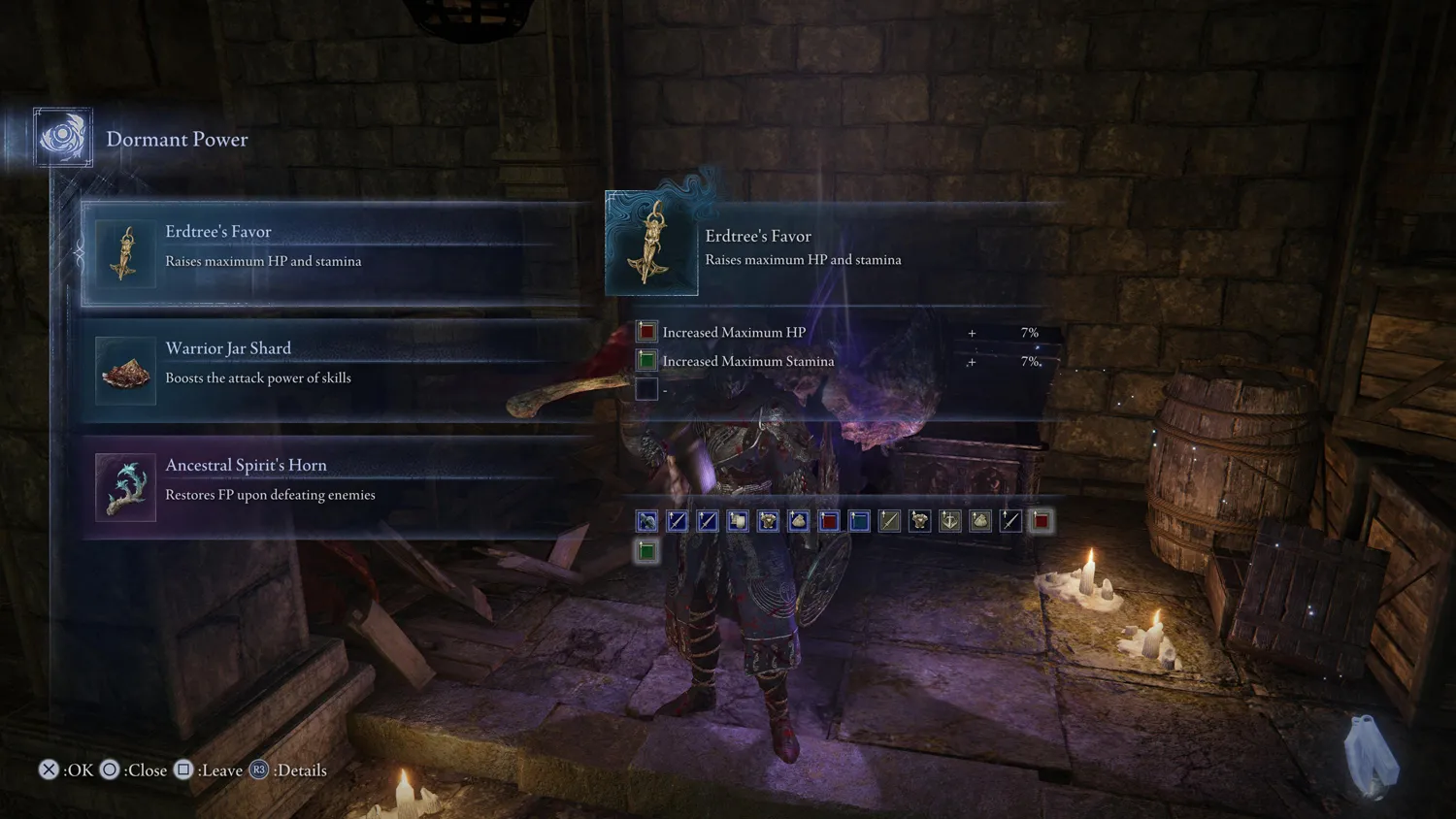Select the teal square buff icon
The image size is (1456, 819).
pyautogui.click(x=859, y=521)
